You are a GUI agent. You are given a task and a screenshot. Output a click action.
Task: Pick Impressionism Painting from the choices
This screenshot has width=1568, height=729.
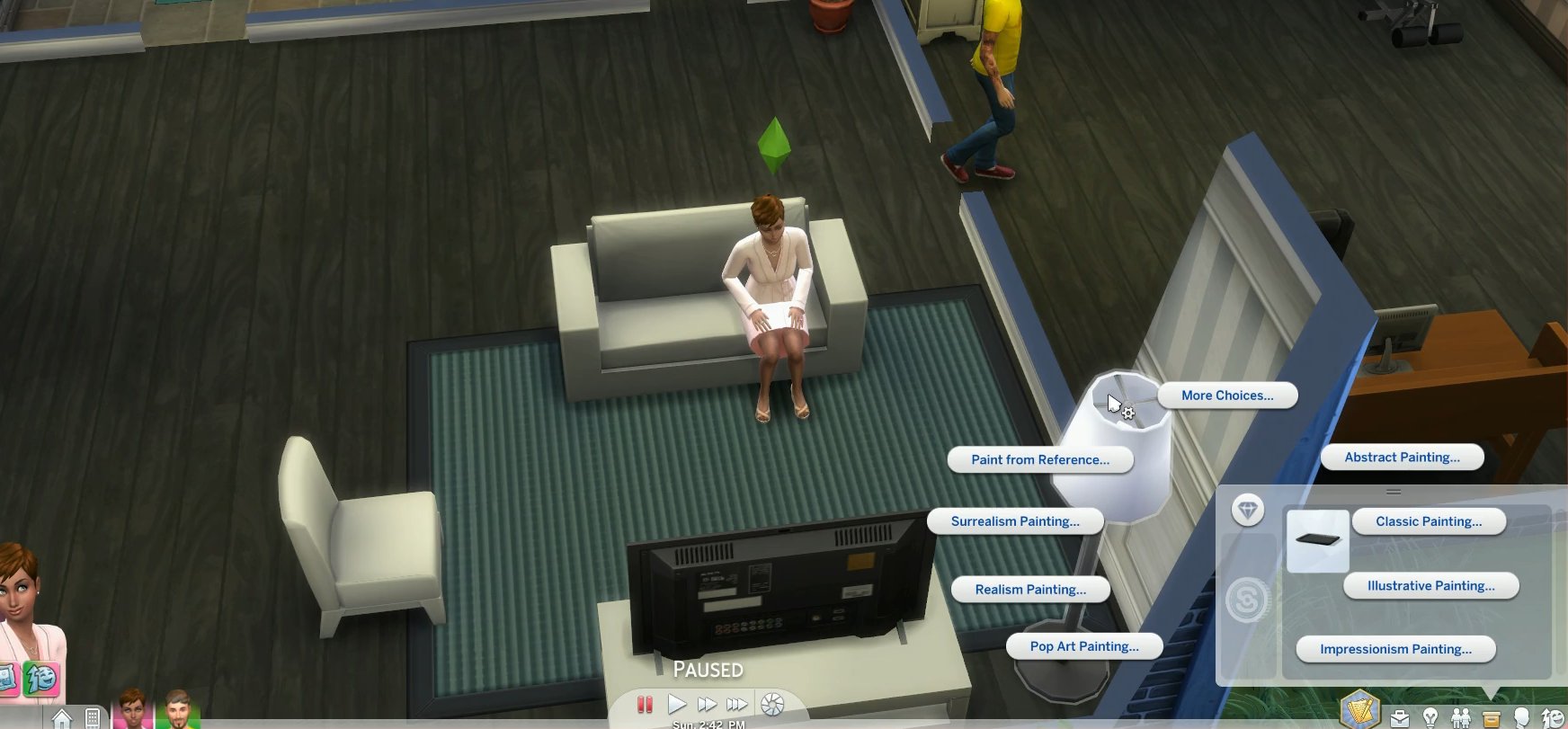tap(1396, 649)
